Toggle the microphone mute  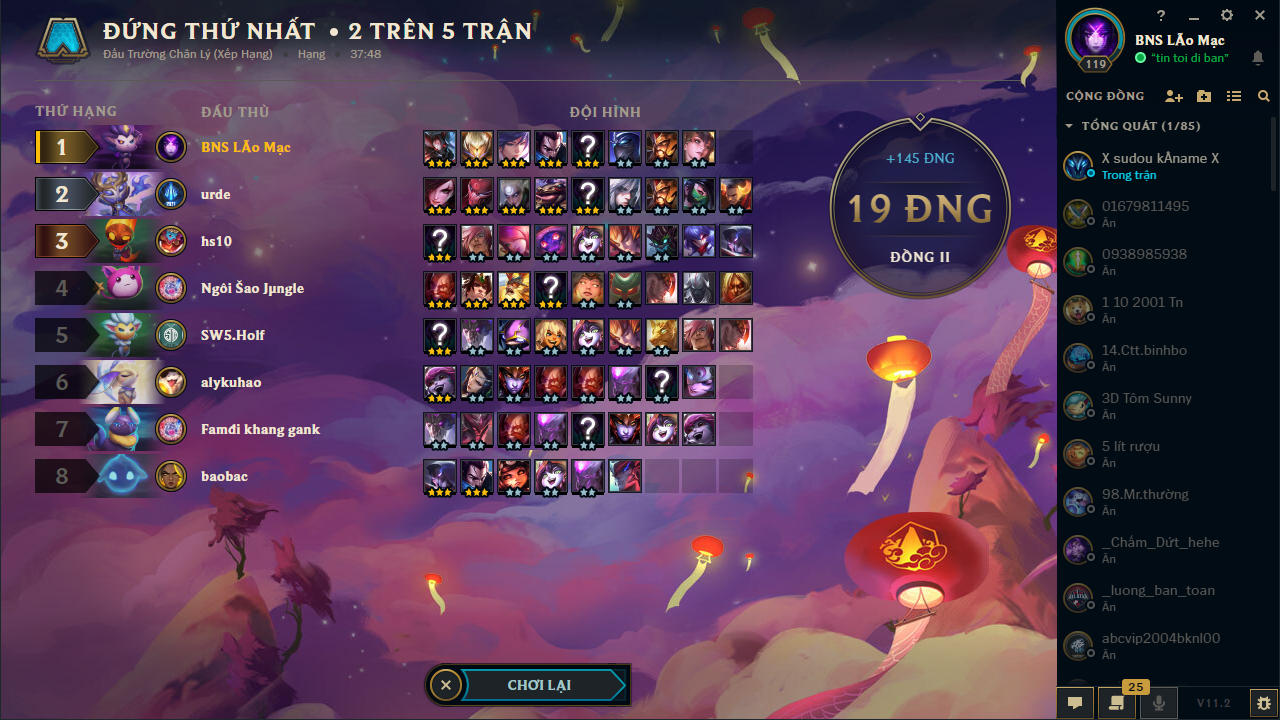[x=1158, y=703]
